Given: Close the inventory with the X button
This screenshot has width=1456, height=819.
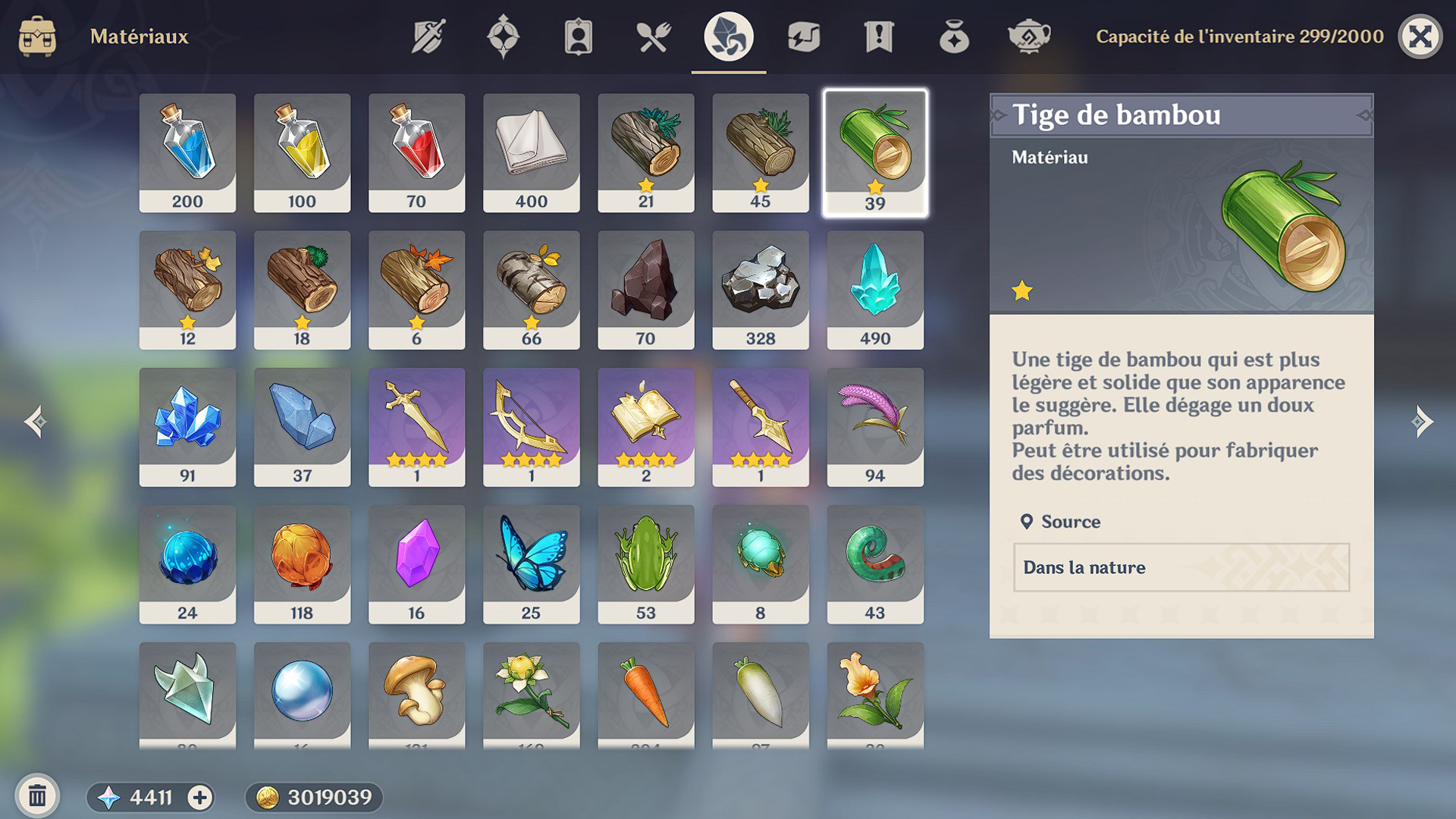Looking at the screenshot, I should (1420, 36).
